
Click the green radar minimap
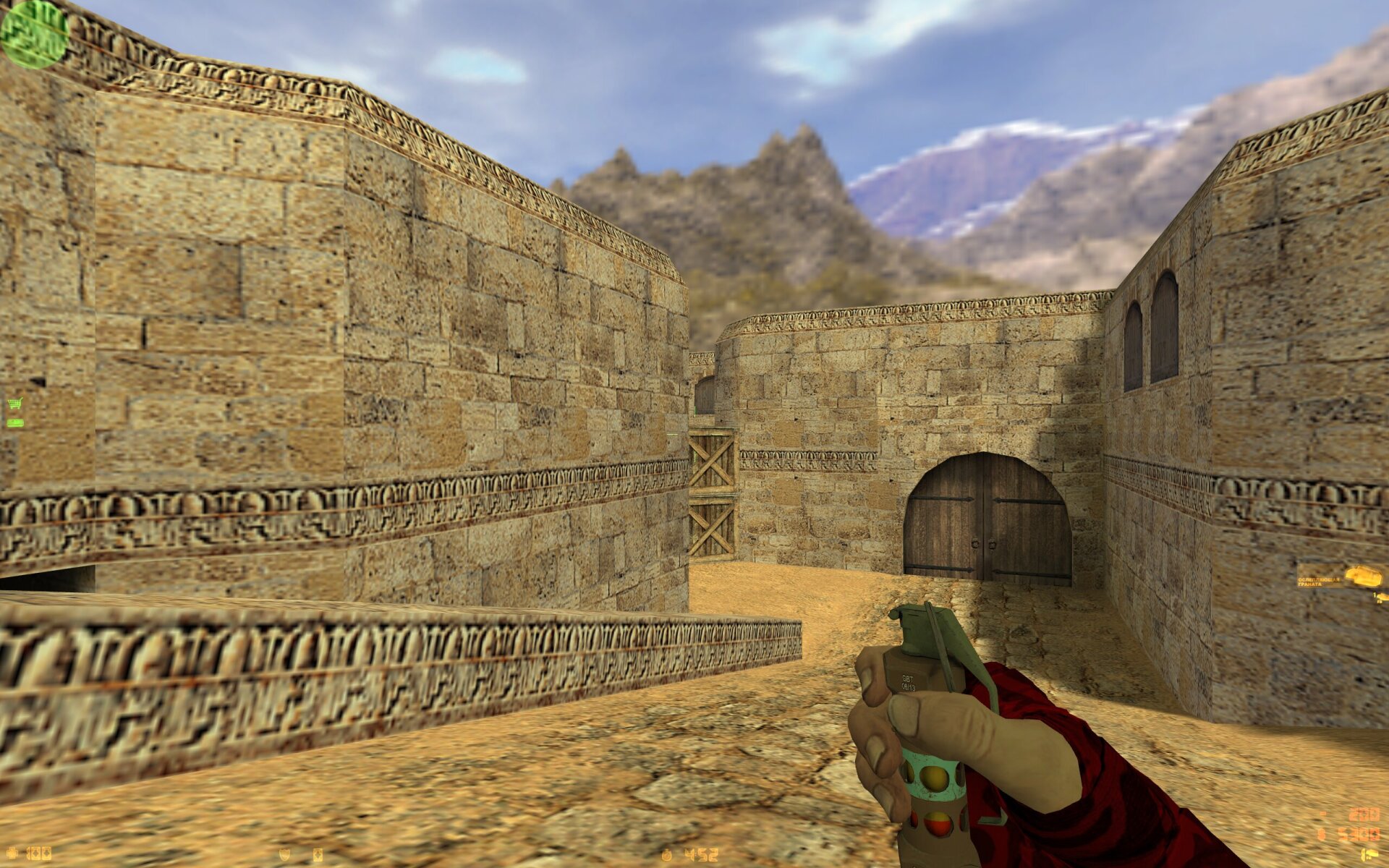click(x=33, y=33)
